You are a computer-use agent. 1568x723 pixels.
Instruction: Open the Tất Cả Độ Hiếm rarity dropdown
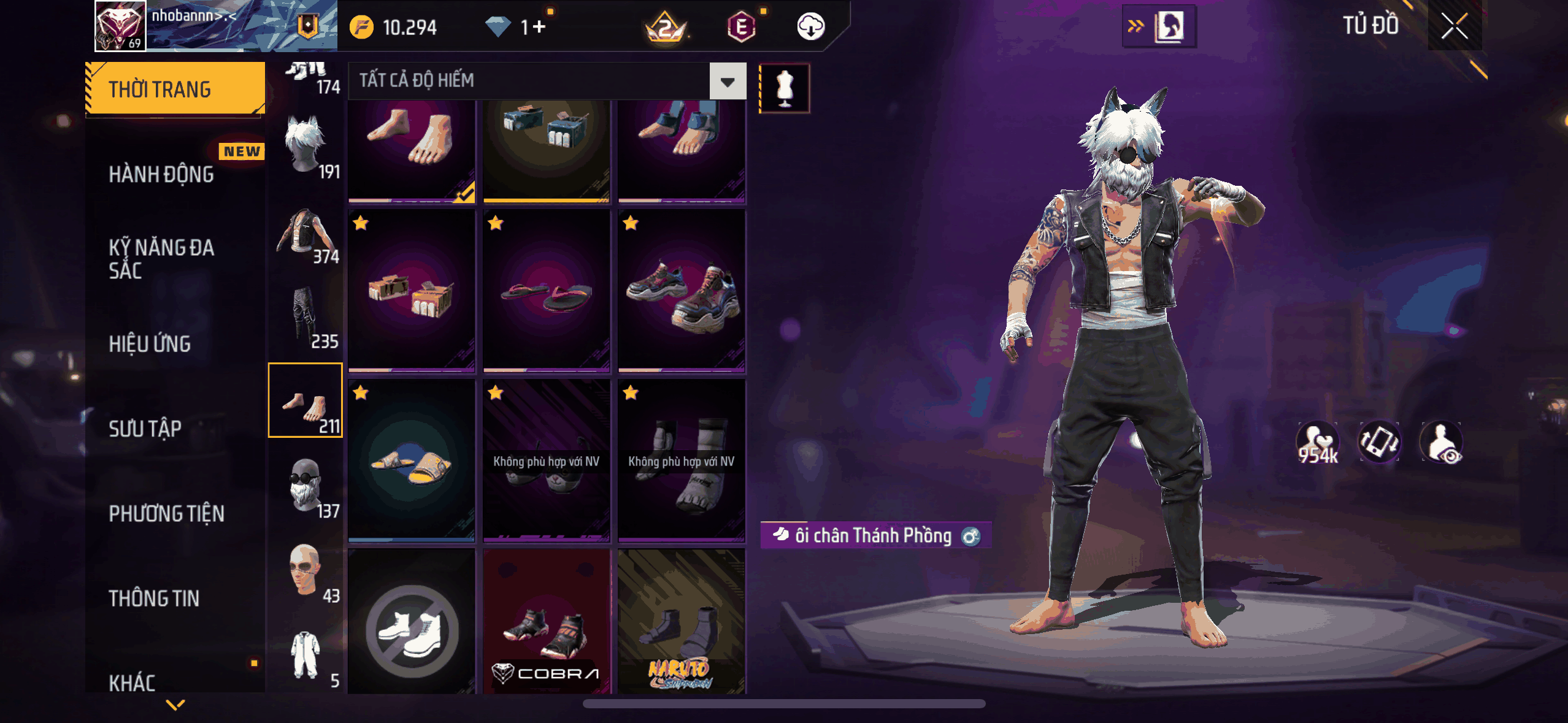728,82
